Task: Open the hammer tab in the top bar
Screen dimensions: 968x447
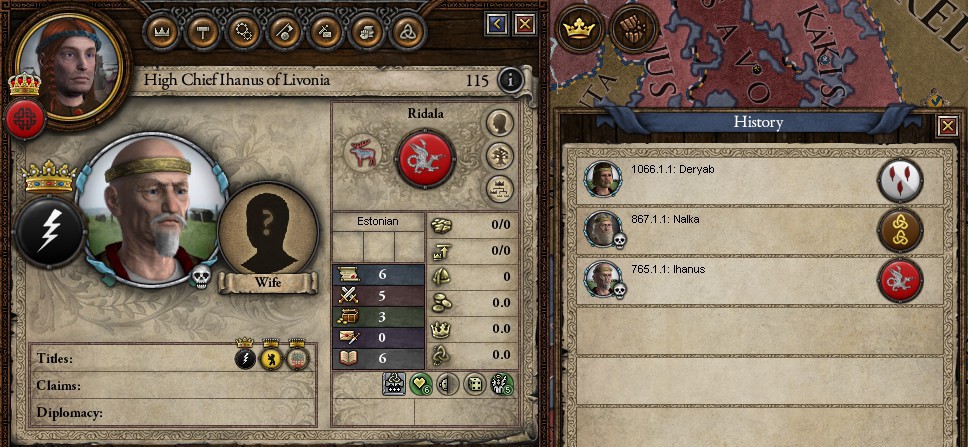Action: pyautogui.click(x=201, y=30)
